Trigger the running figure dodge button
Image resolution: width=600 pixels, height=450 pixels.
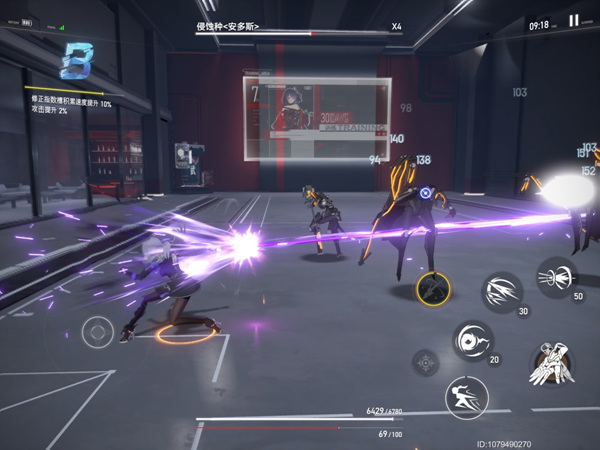[x=466, y=397]
